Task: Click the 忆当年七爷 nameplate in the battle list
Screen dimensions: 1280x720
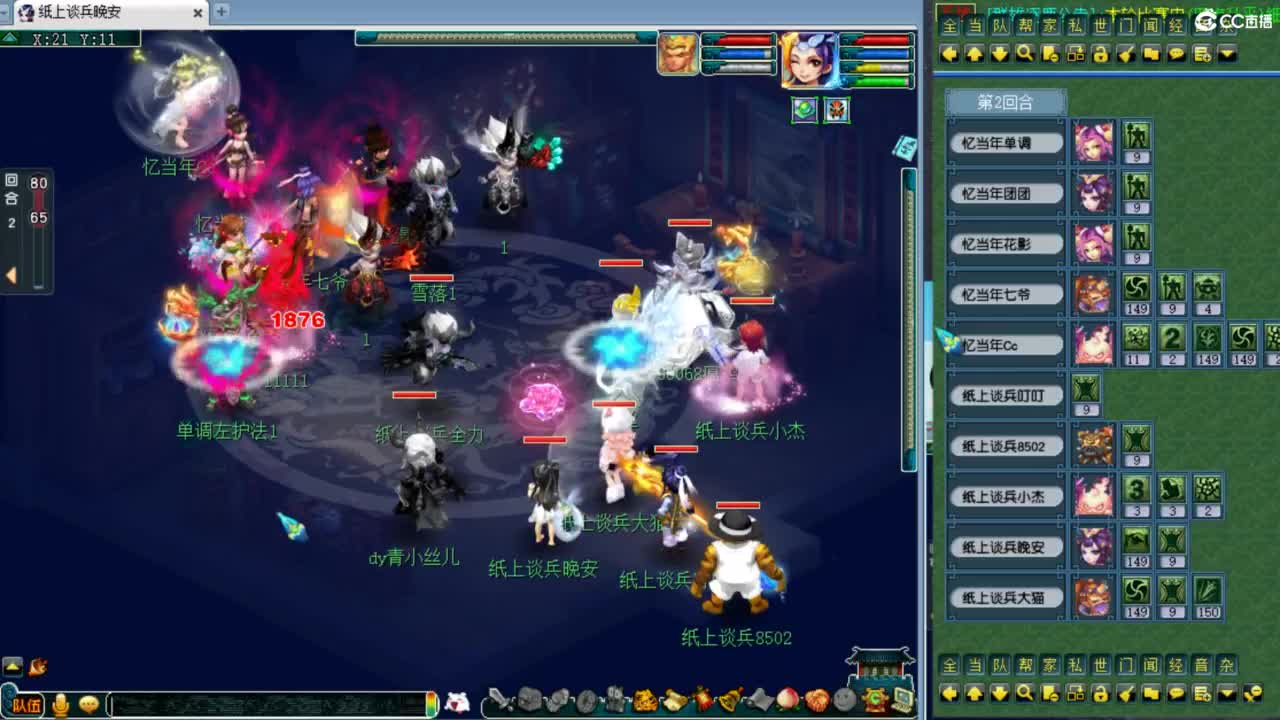Action: [1005, 294]
